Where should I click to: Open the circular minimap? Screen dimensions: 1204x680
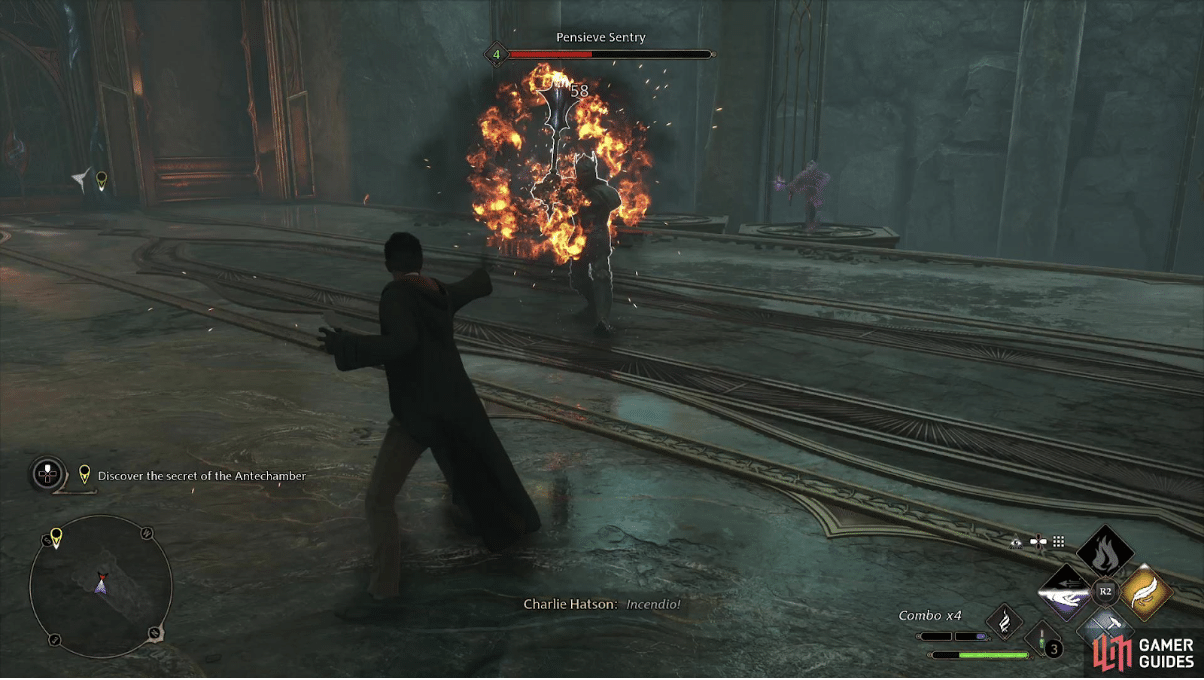pyautogui.click(x=101, y=585)
